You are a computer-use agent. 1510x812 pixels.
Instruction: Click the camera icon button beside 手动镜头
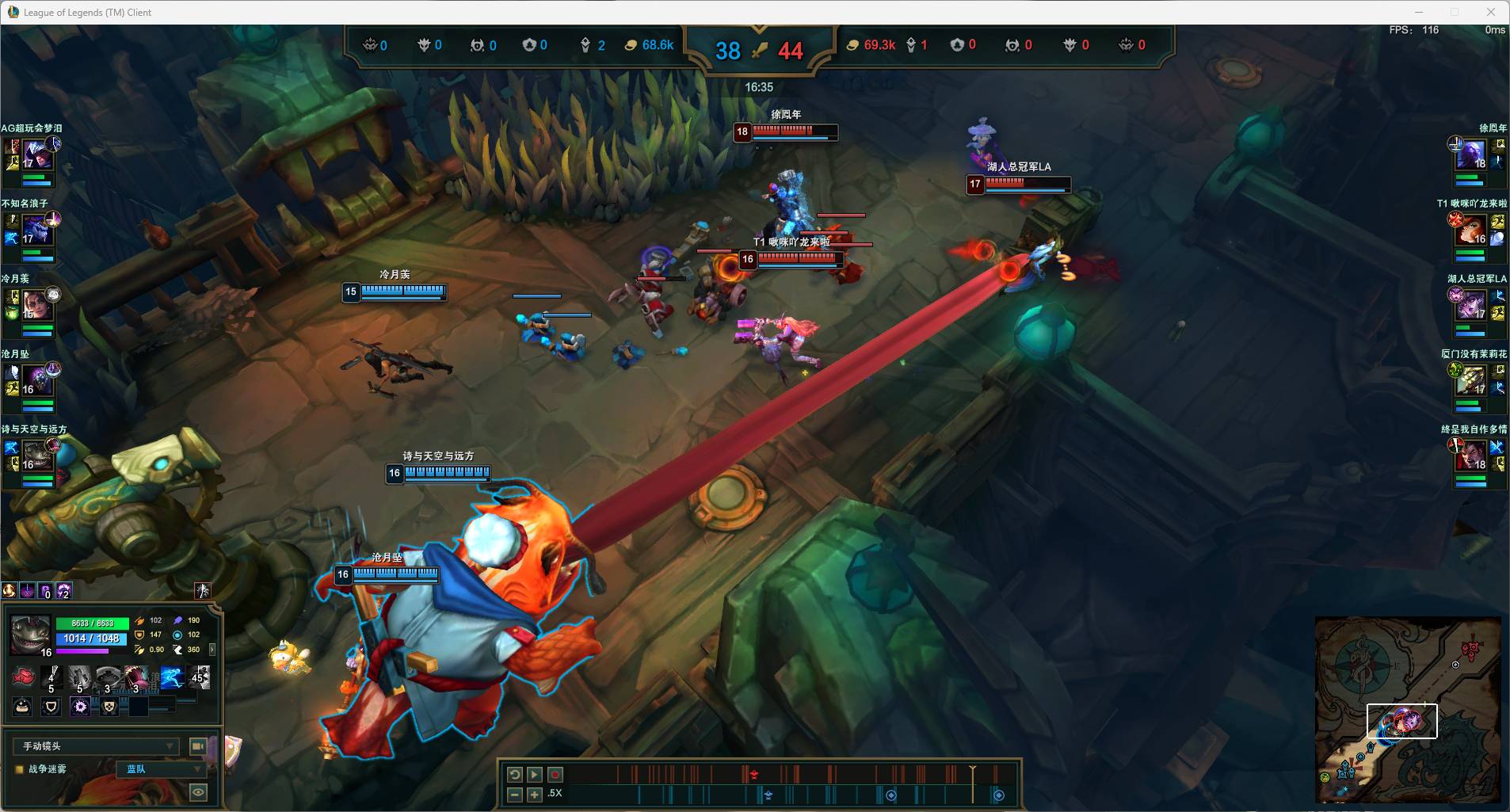coord(198,746)
